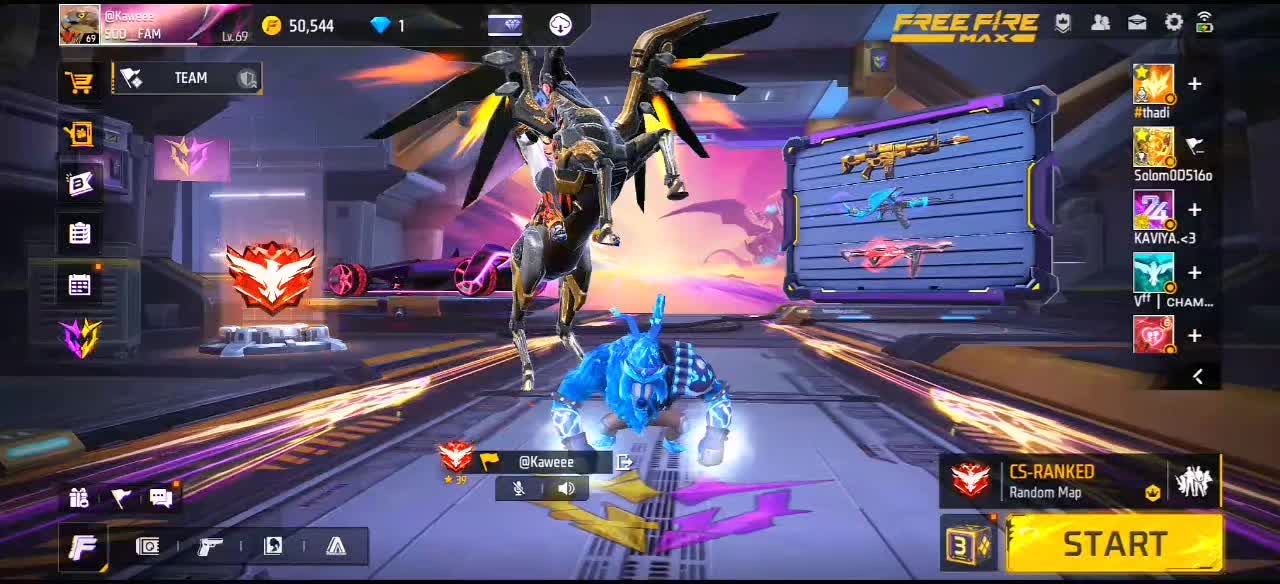Open the weapon pistol icon
Image resolution: width=1280 pixels, height=584 pixels.
tap(210, 546)
